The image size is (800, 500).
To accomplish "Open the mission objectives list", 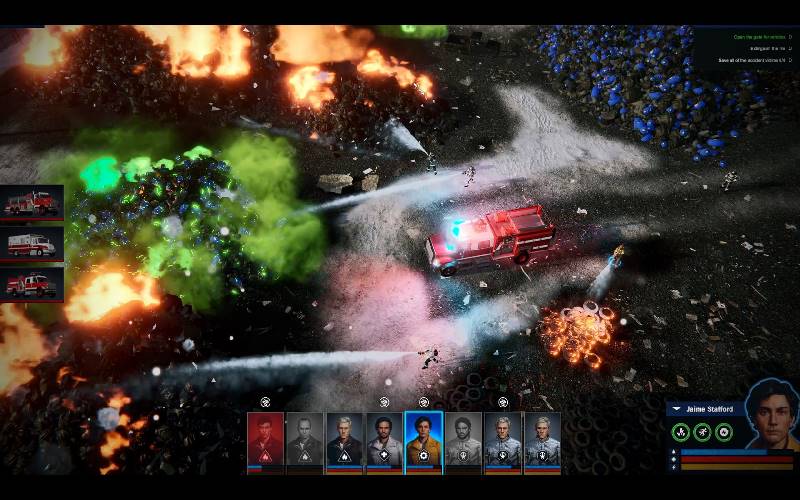I will click(748, 49).
